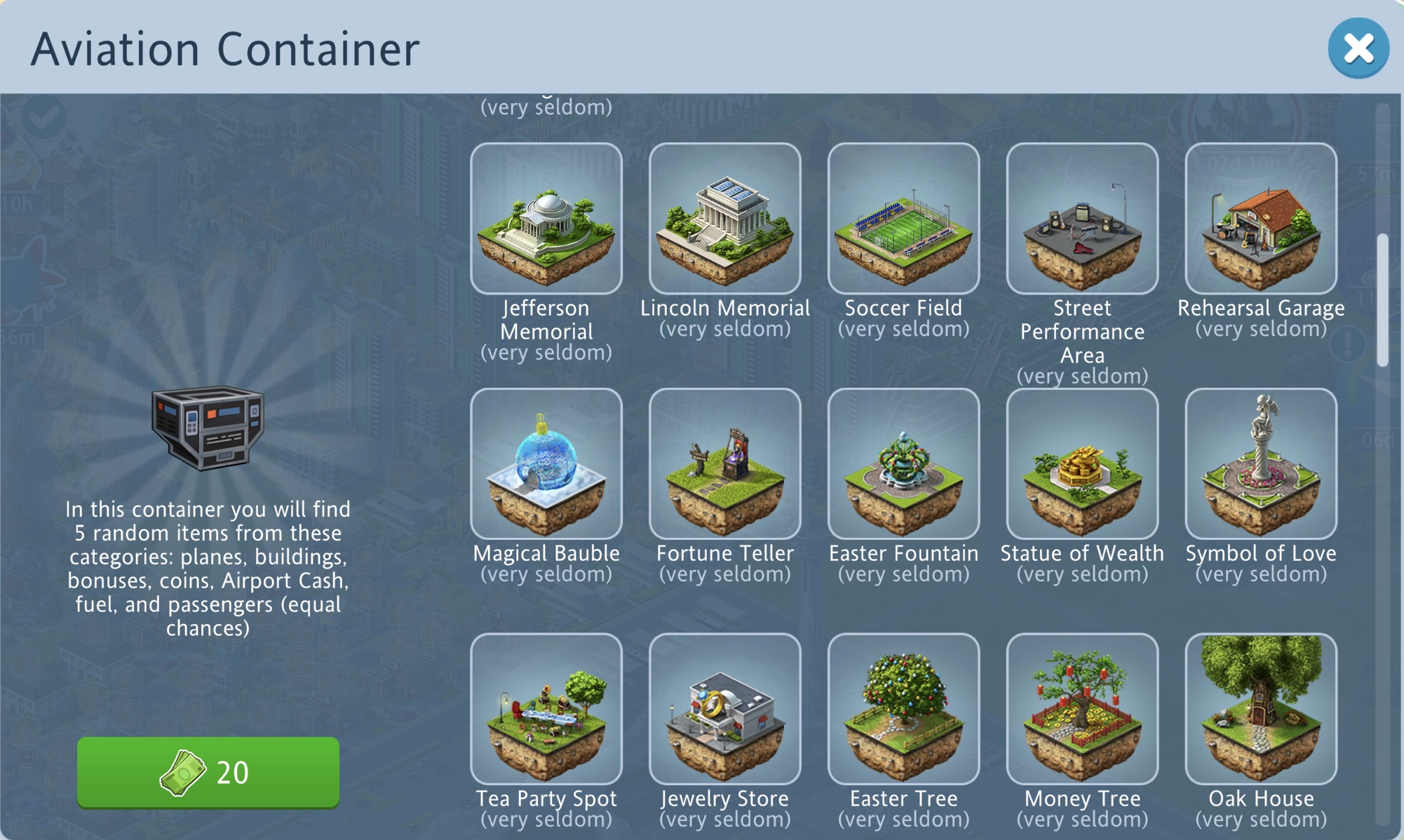Close the Aviation Container window
The image size is (1404, 840).
pos(1358,48)
